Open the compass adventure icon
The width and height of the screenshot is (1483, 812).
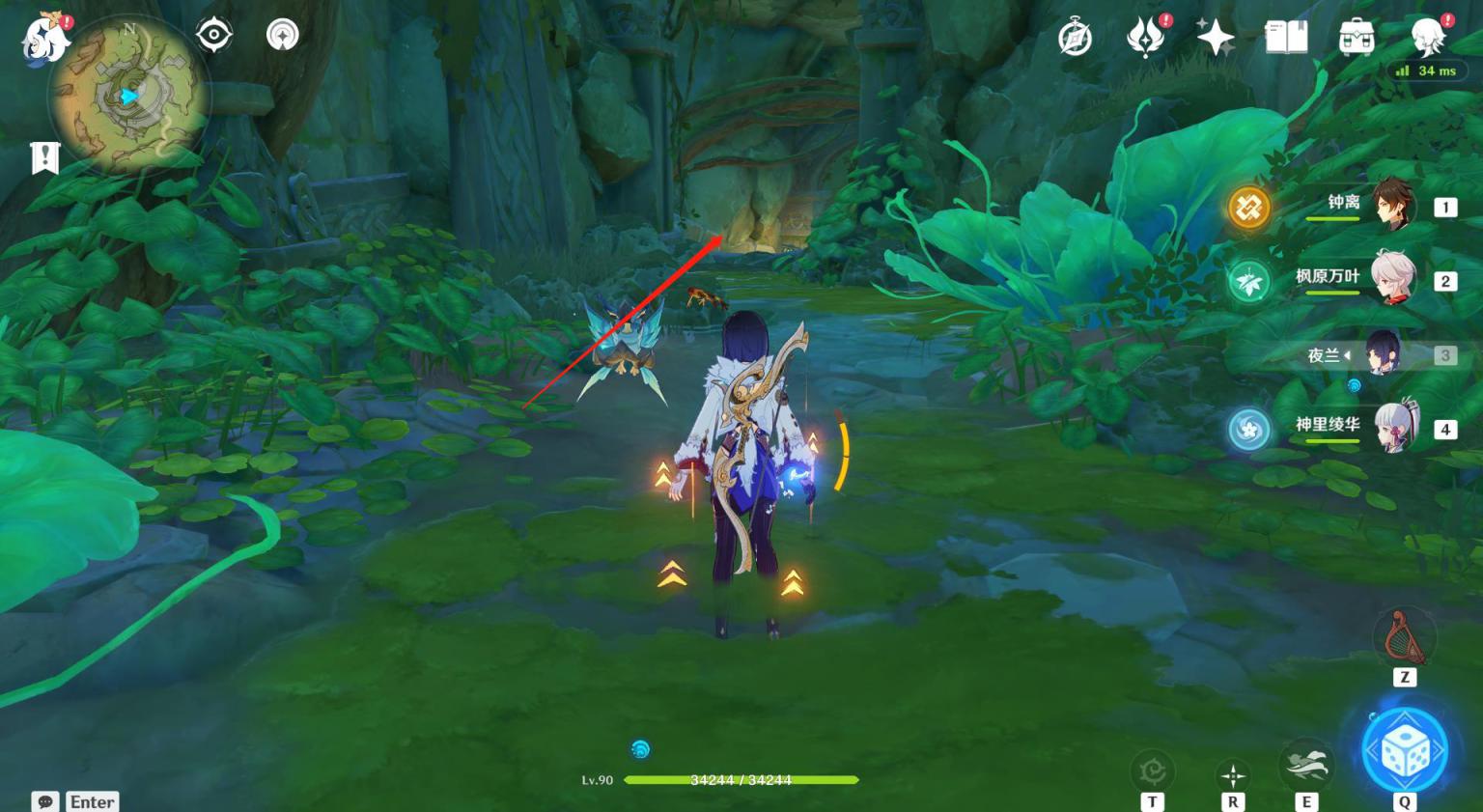coord(1075,39)
